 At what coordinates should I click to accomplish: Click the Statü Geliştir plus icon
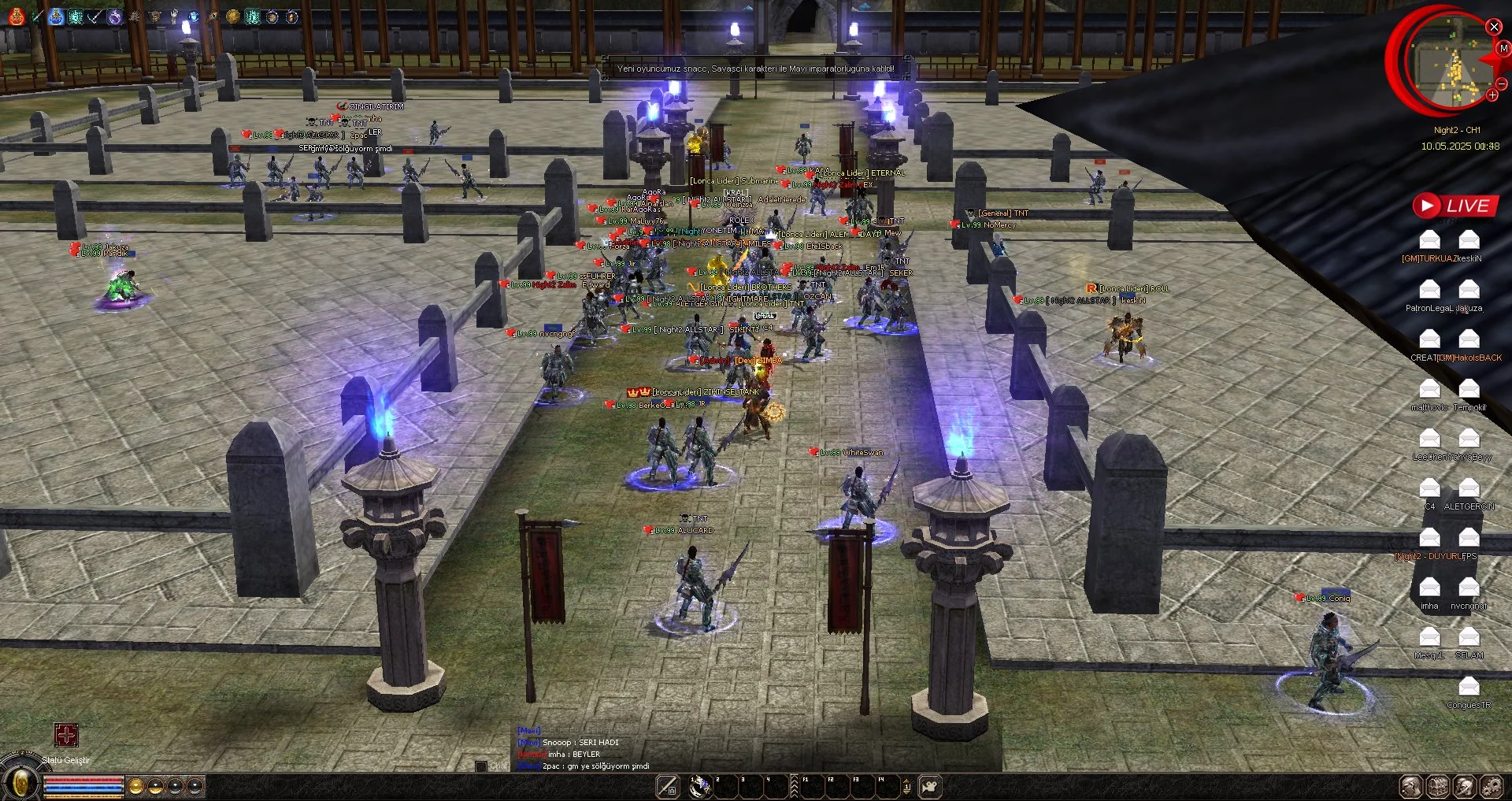click(x=66, y=735)
